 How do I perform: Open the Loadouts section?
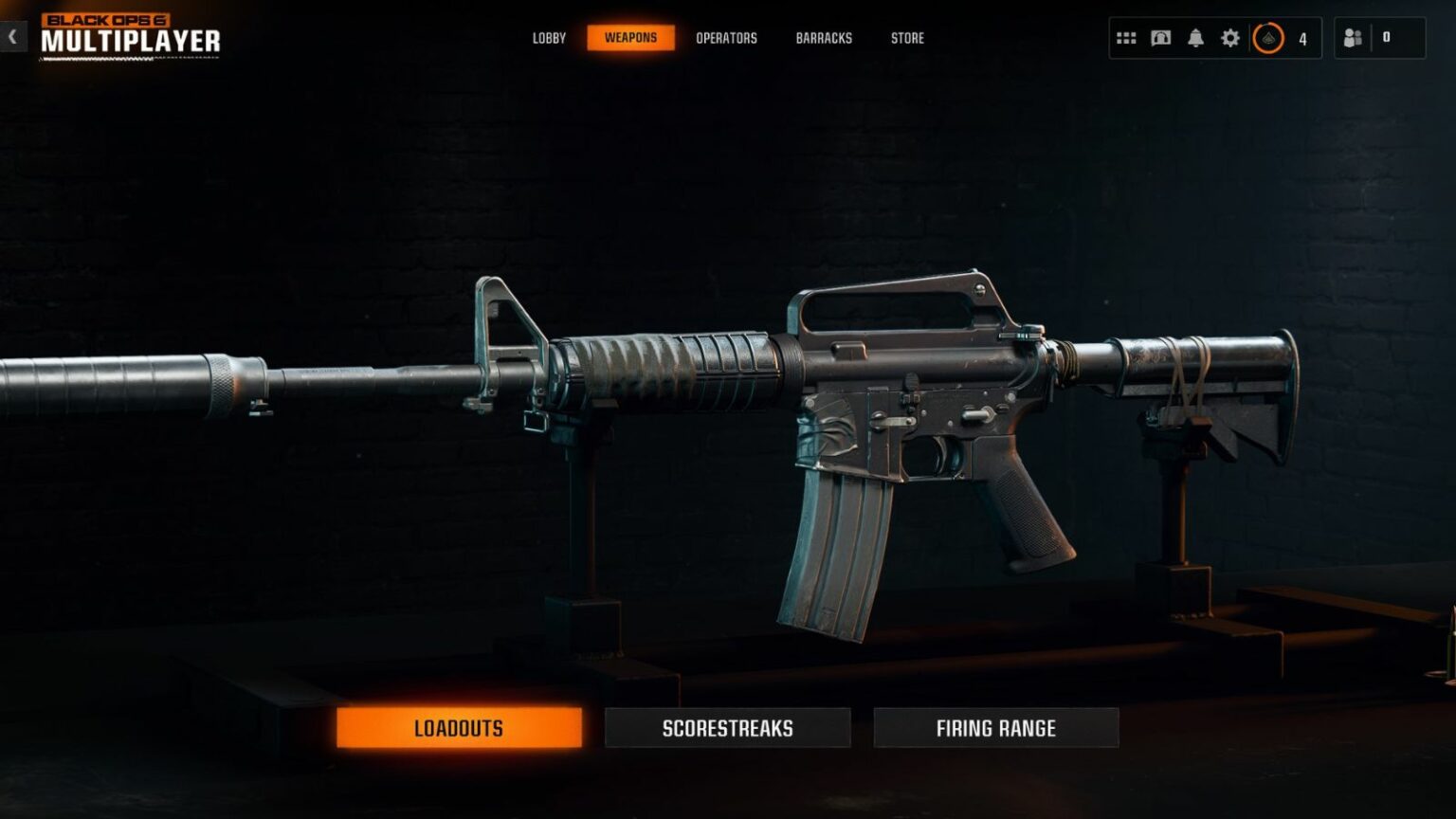[459, 728]
